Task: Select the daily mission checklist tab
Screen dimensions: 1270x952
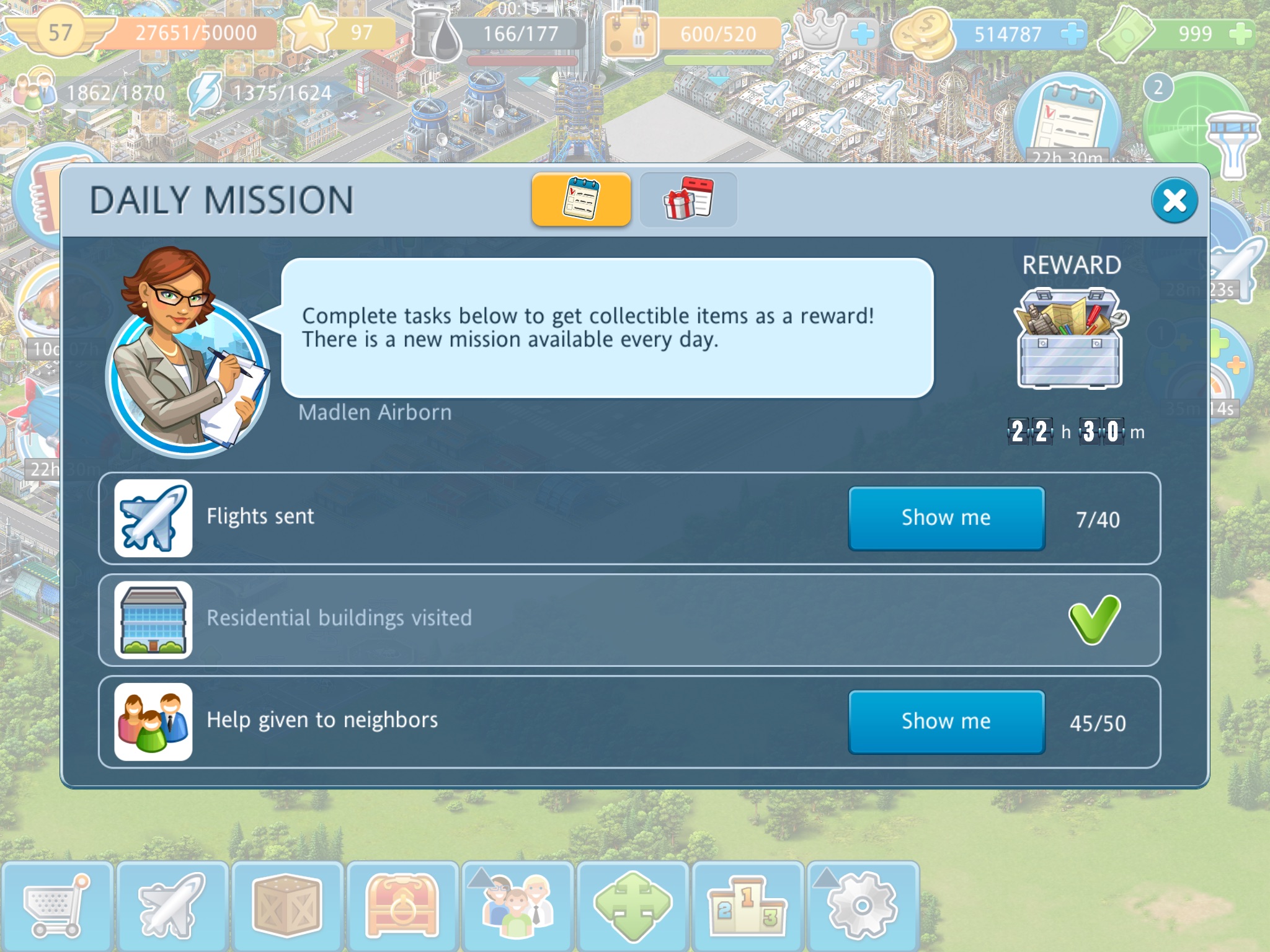Action: pyautogui.click(x=581, y=200)
